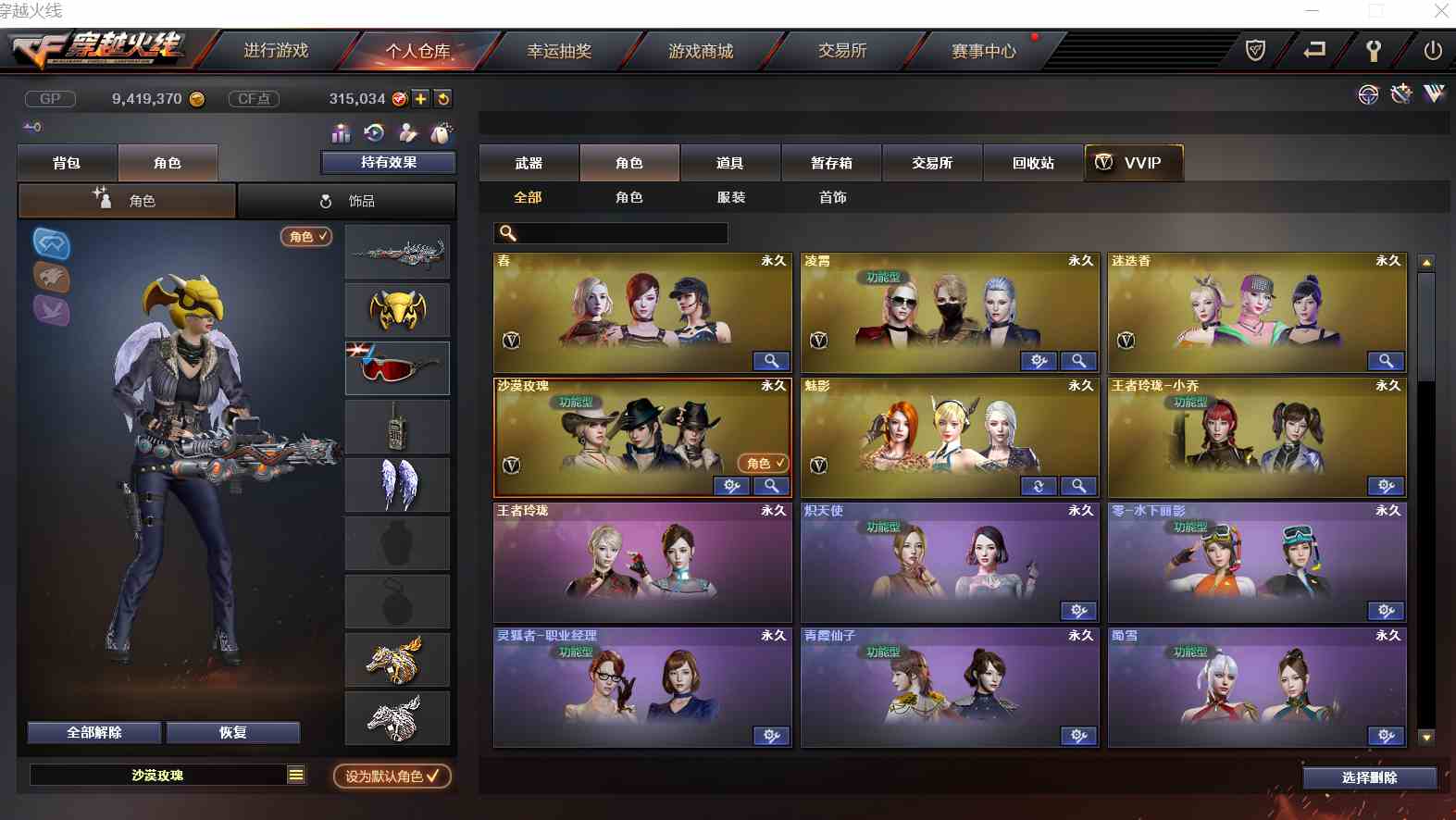Select the blue goggles badge in the left sidebar
Screen dimensions: 1456x820
(52, 245)
